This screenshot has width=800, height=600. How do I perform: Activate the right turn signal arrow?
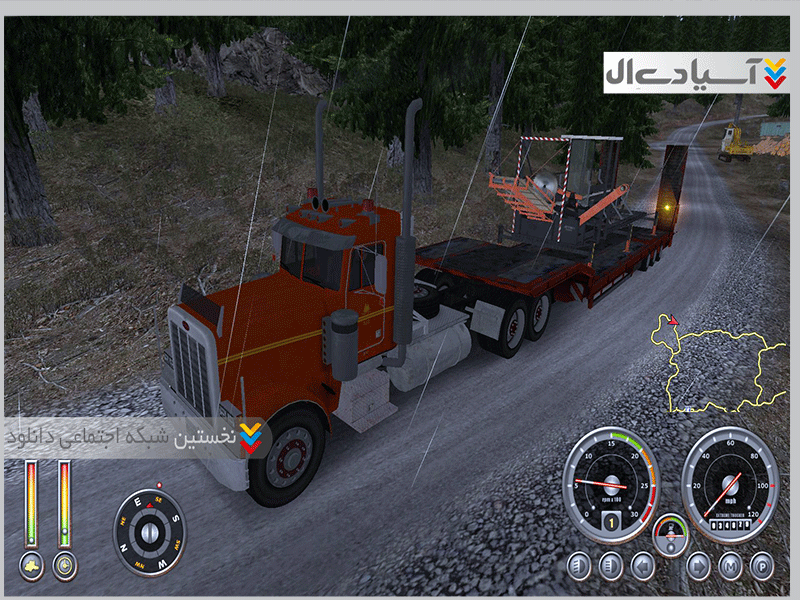[x=699, y=567]
